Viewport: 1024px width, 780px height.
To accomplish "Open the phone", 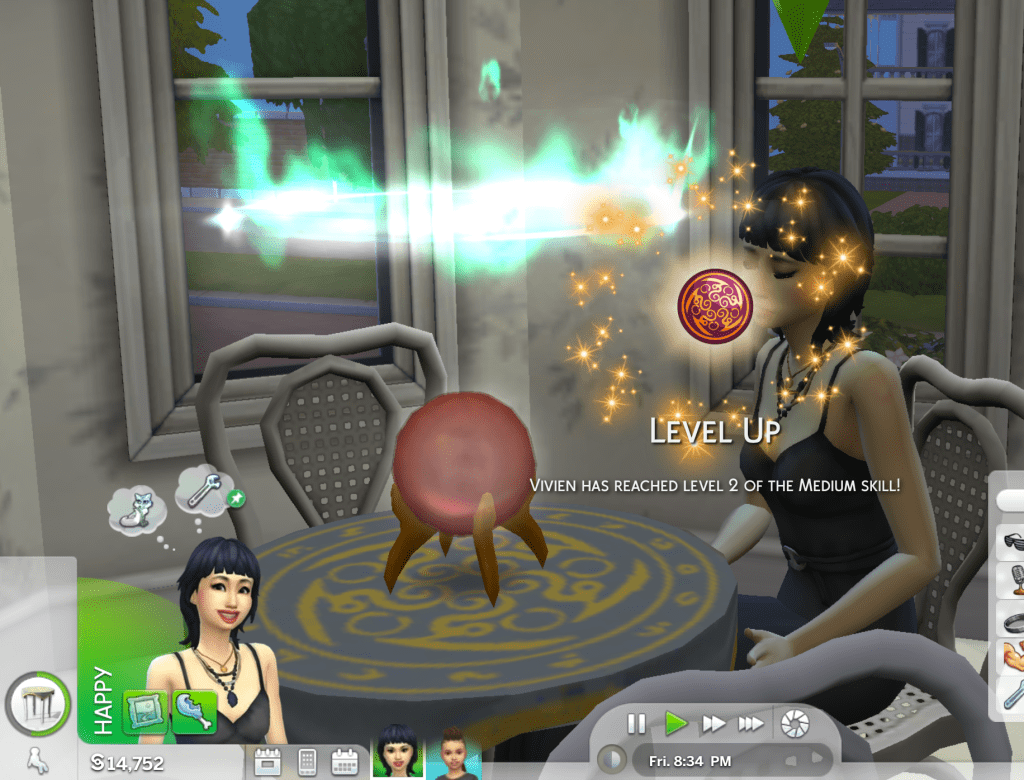I will 307,761.
